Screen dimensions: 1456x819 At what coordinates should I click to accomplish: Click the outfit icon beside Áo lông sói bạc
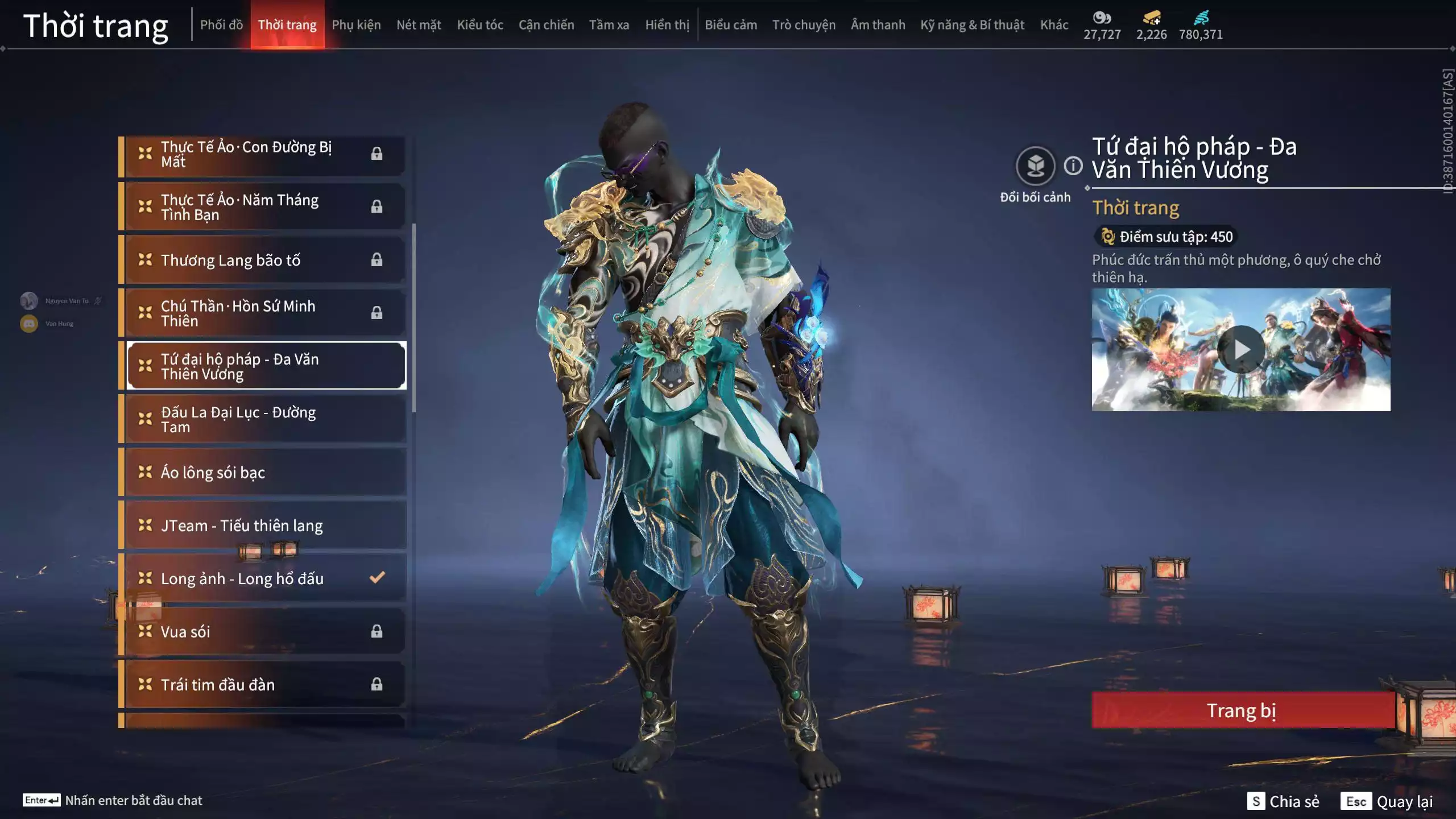point(146,472)
